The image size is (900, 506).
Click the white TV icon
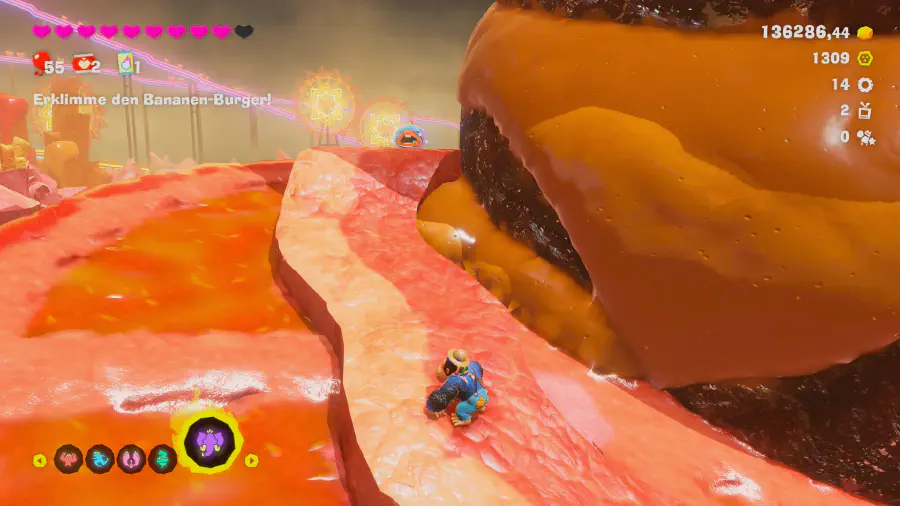[865, 110]
